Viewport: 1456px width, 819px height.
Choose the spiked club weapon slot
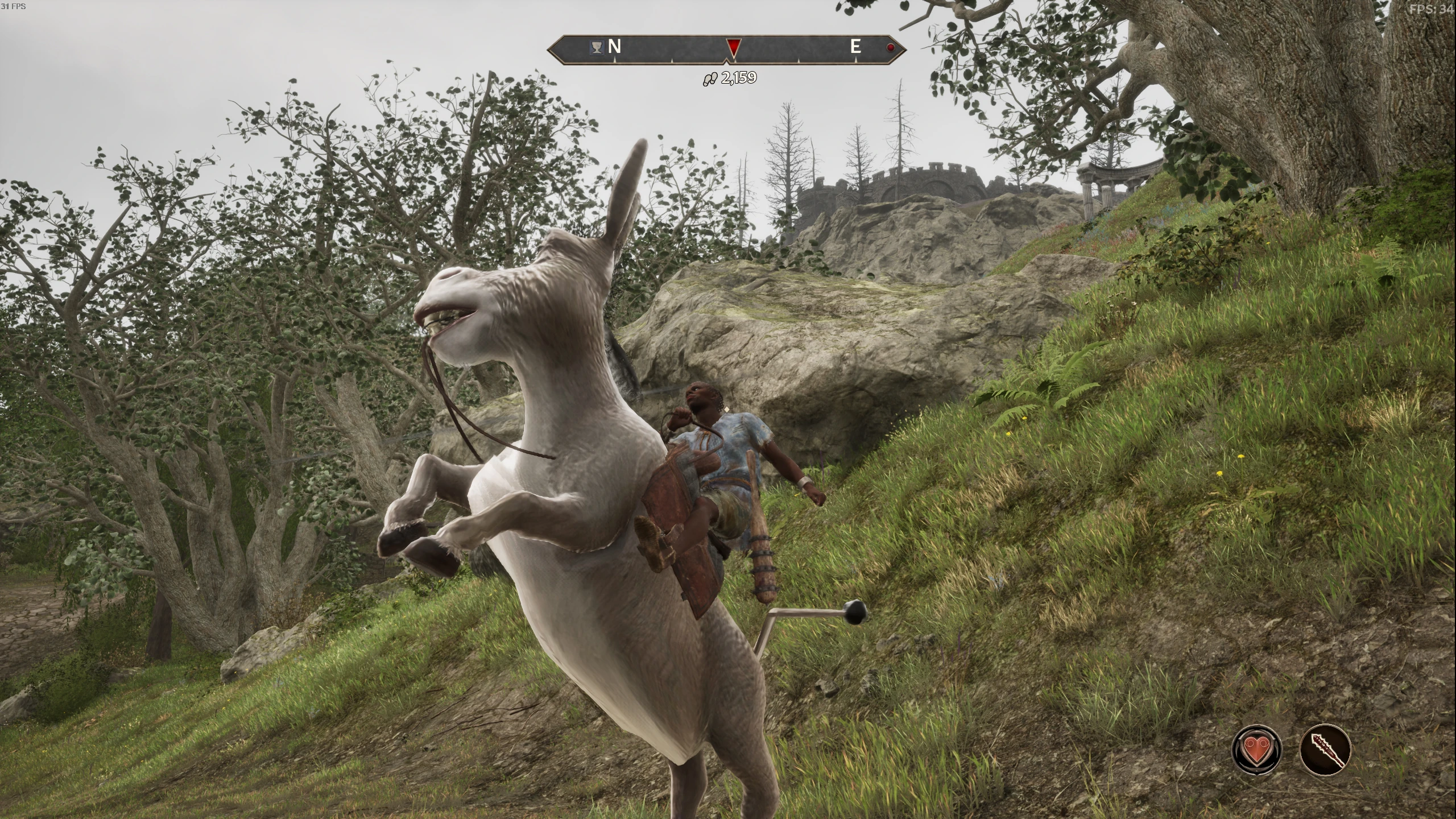tap(1325, 749)
